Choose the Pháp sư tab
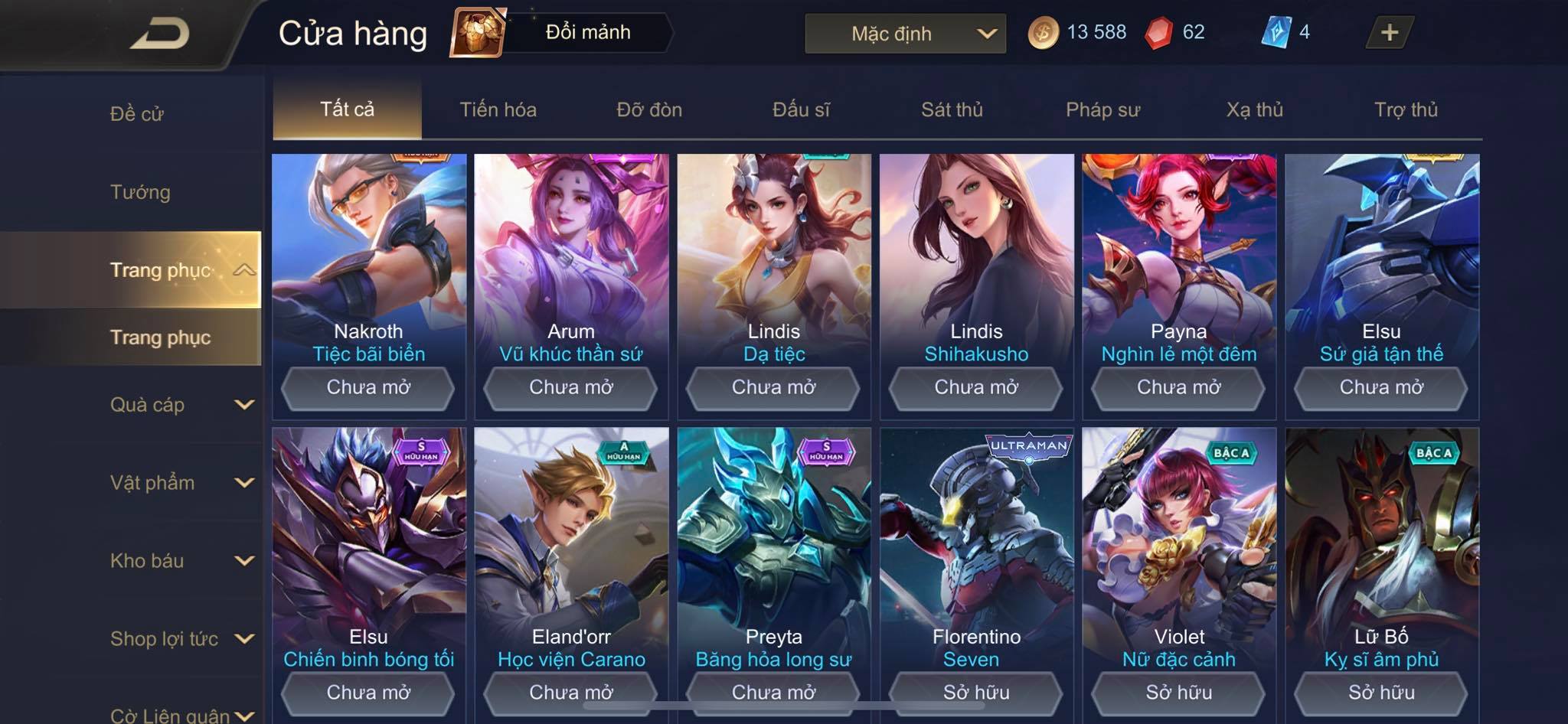This screenshot has width=1568, height=724. coord(1102,109)
